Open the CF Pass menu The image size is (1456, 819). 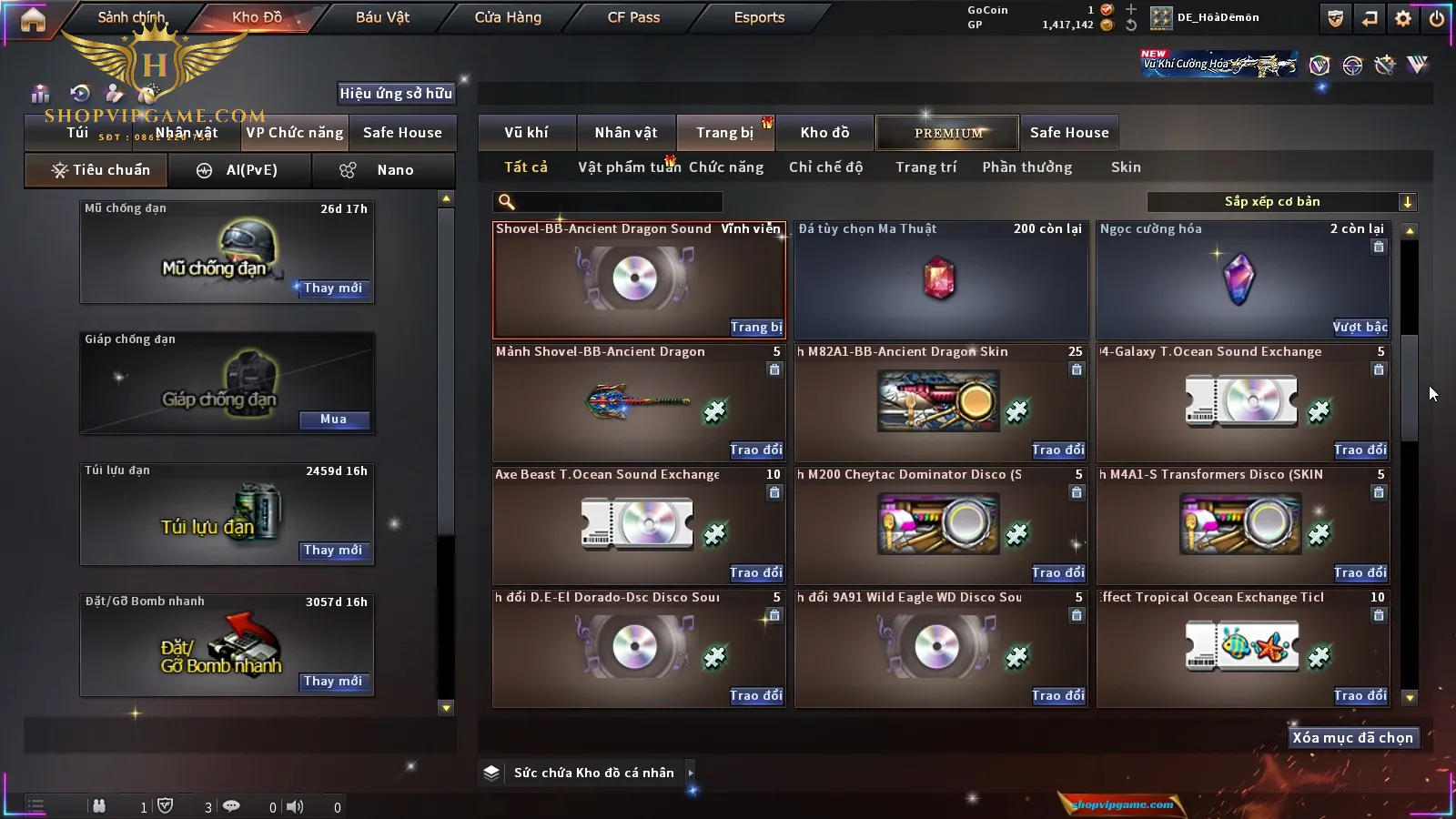point(633,17)
